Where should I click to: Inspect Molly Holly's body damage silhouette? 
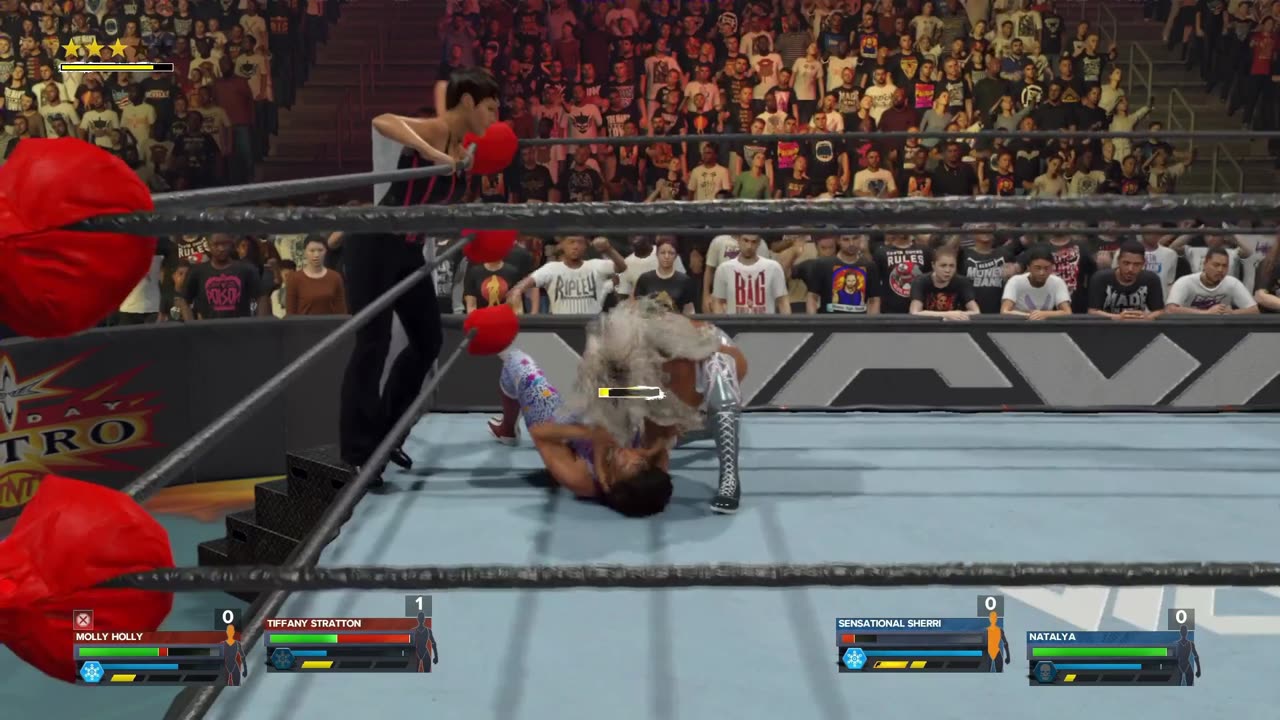(232, 654)
